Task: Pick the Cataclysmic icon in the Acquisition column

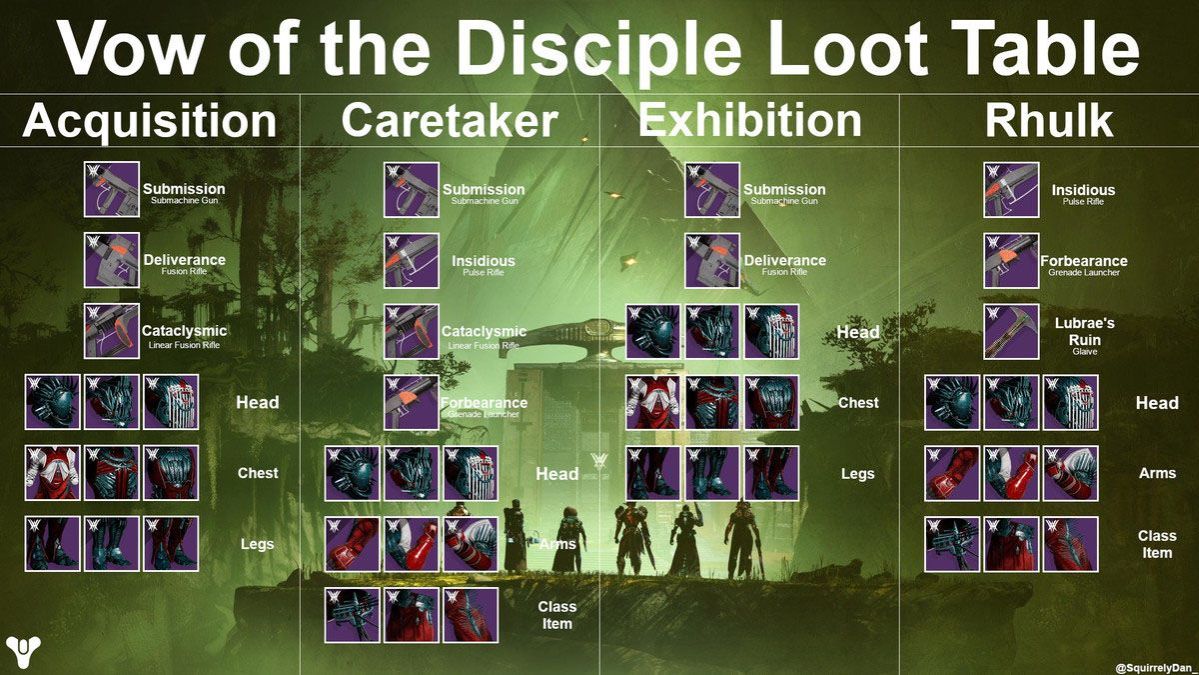Action: coord(111,331)
